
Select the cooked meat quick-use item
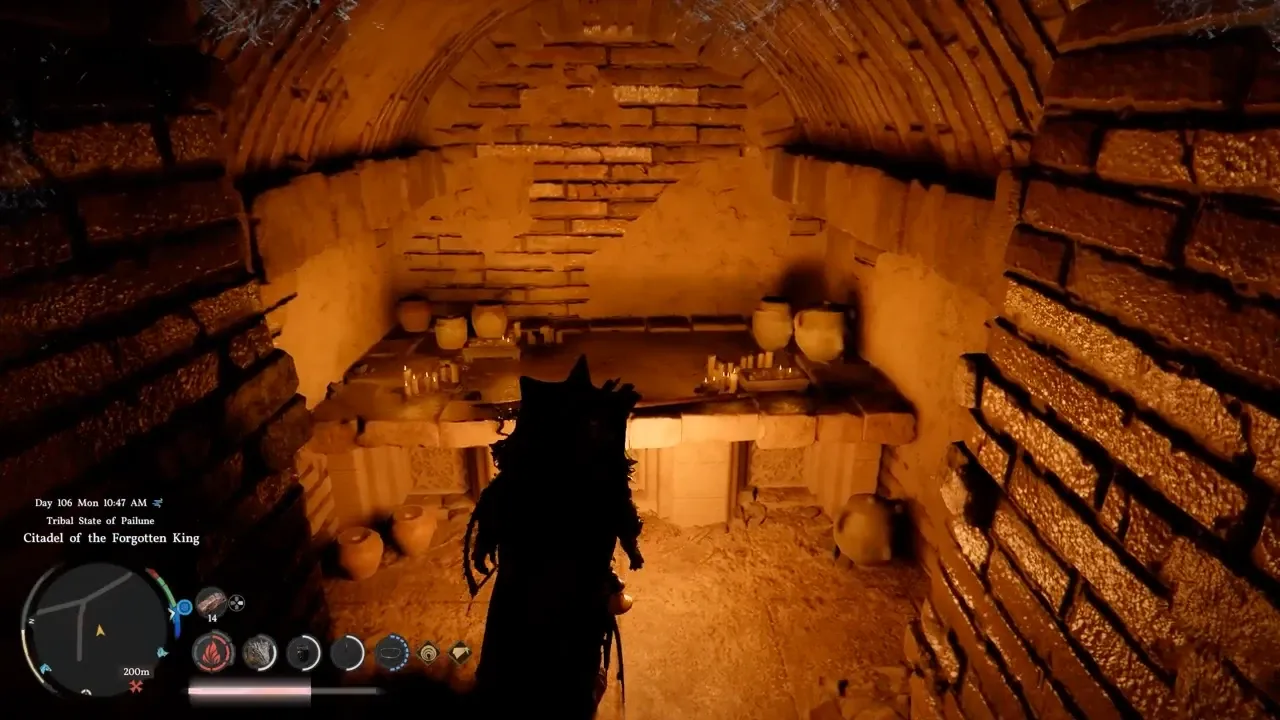coord(211,602)
